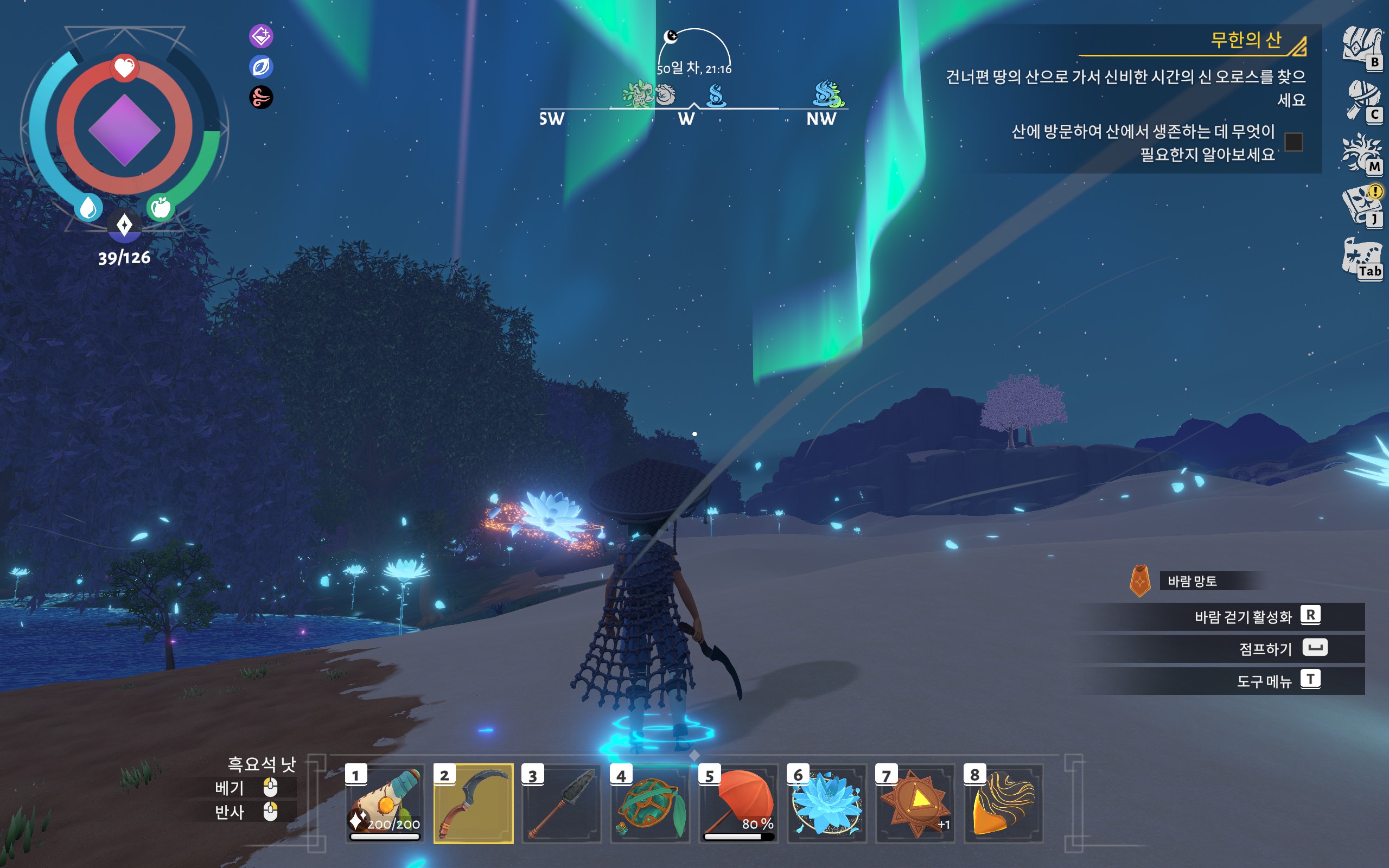1389x868 pixels.
Task: Tick the mountain survival objective checkbox
Action: (x=1294, y=142)
